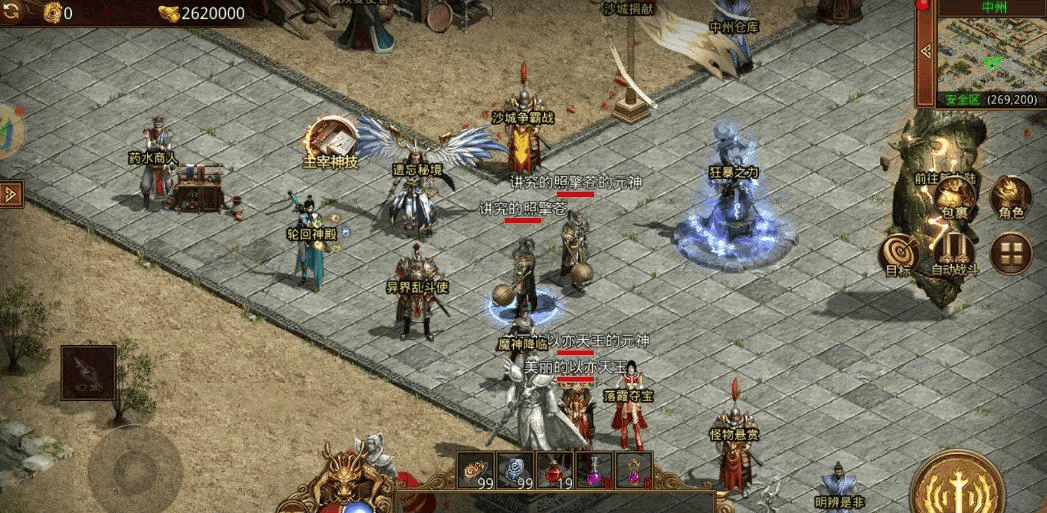Tap the 目标 target button
Screen dimensions: 1047x513
[899, 254]
